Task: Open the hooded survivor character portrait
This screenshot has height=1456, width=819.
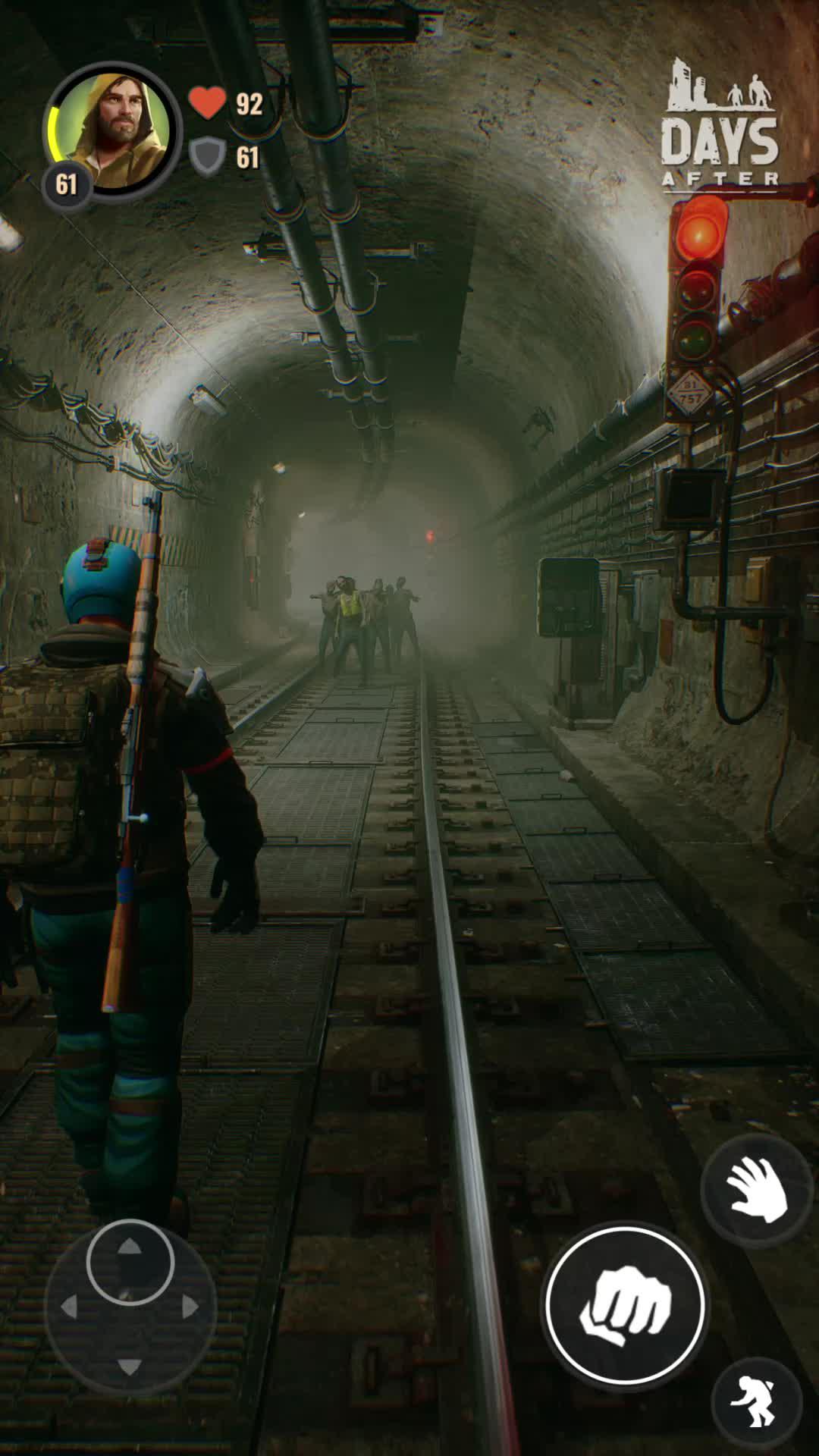Action: point(113,129)
